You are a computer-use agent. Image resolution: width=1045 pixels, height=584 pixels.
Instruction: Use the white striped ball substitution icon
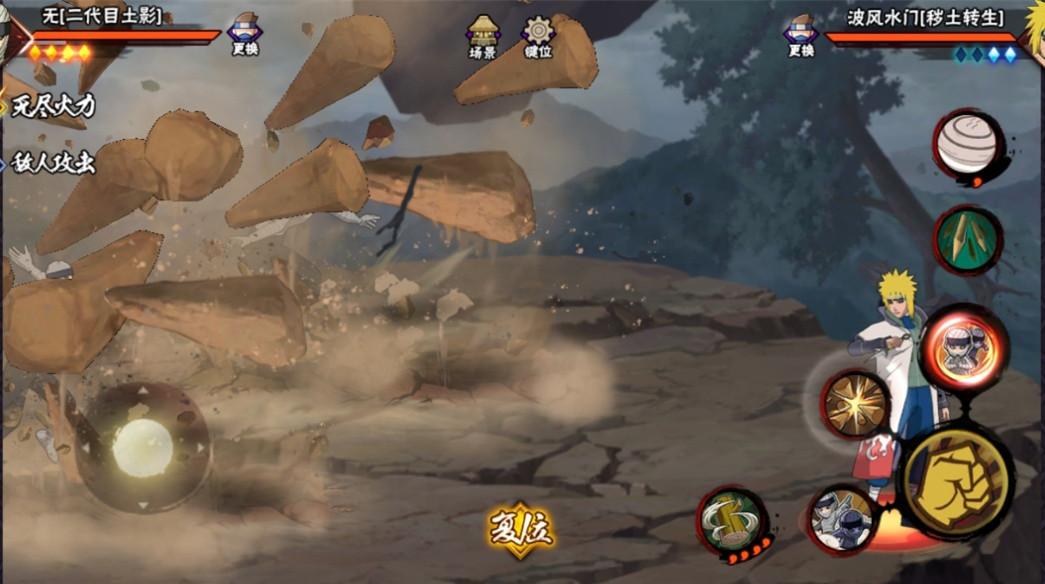968,145
